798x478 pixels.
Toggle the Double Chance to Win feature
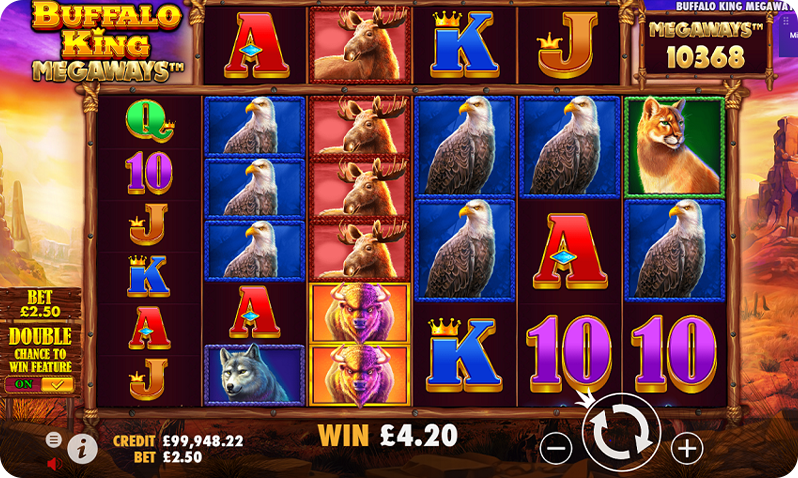[39, 384]
